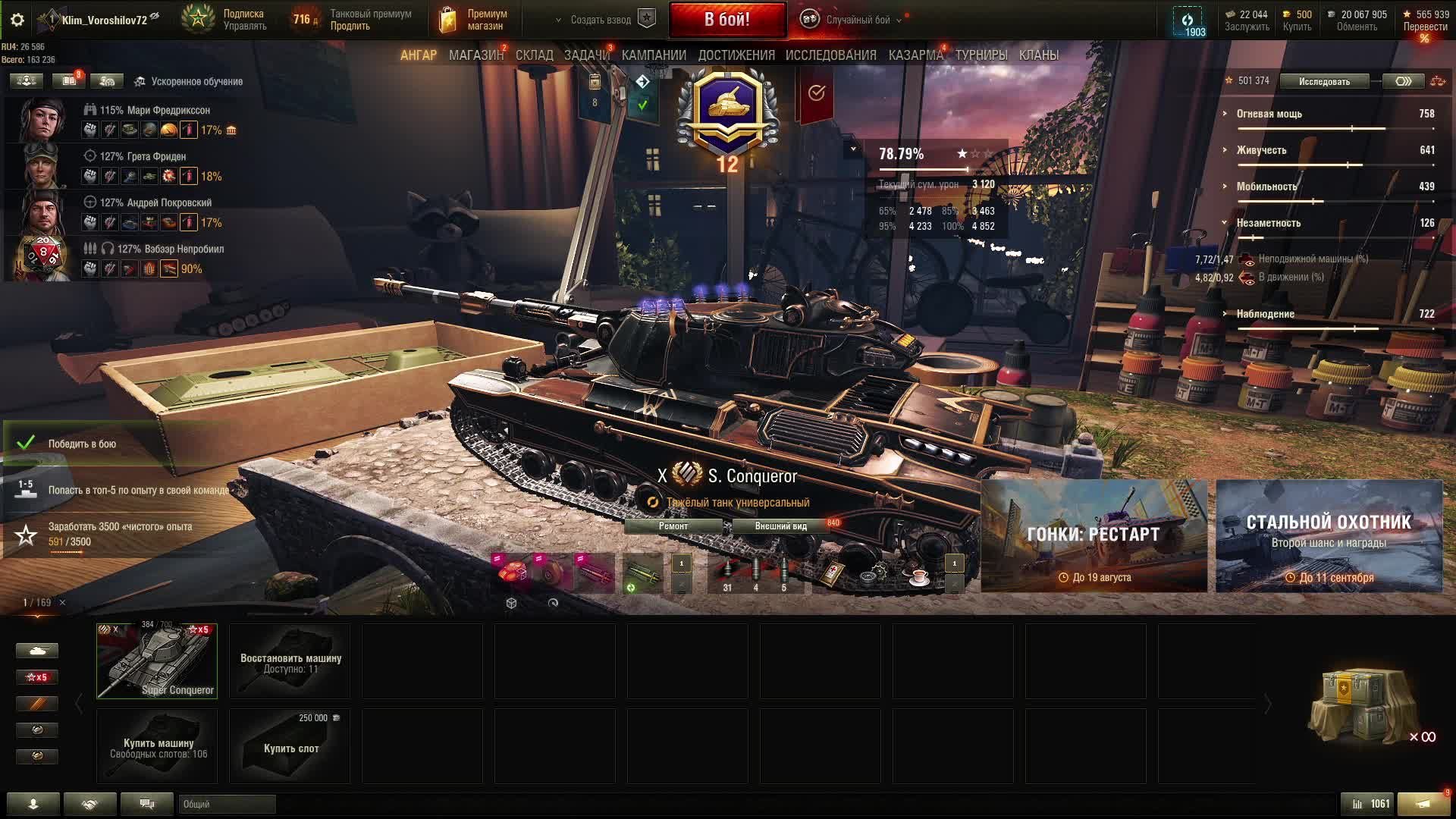Viewport: 1456px width, 819px height.
Task: Click Создать взвод to create a platoon
Action: click(x=601, y=20)
